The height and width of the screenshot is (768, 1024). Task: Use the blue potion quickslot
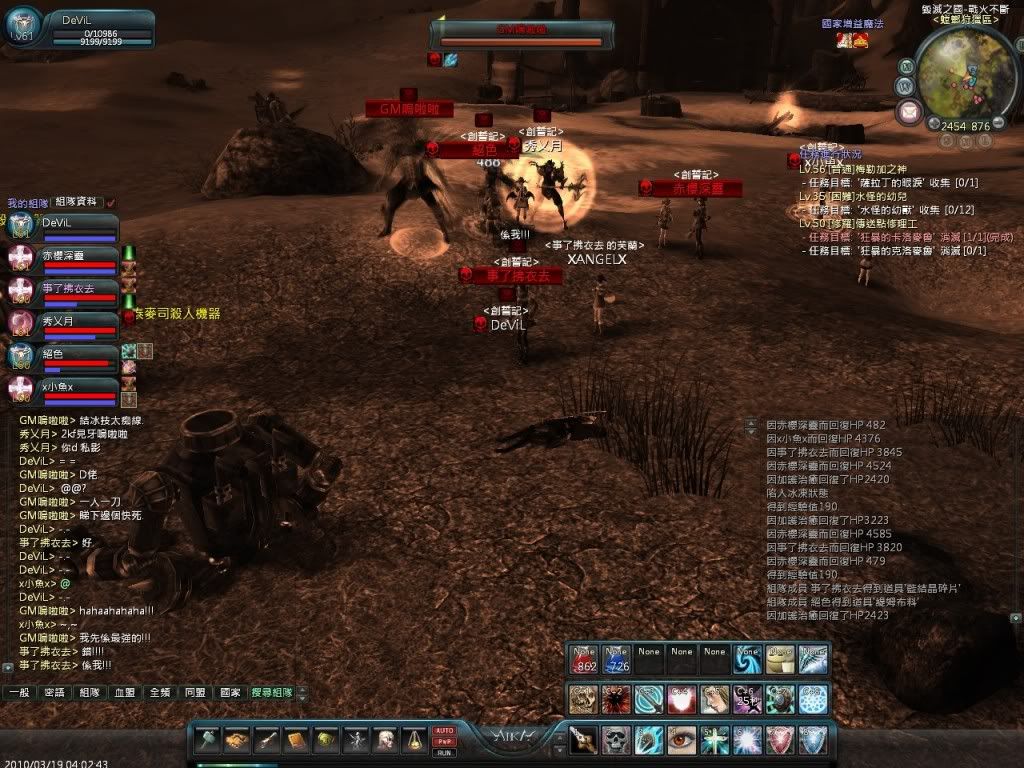pos(616,657)
